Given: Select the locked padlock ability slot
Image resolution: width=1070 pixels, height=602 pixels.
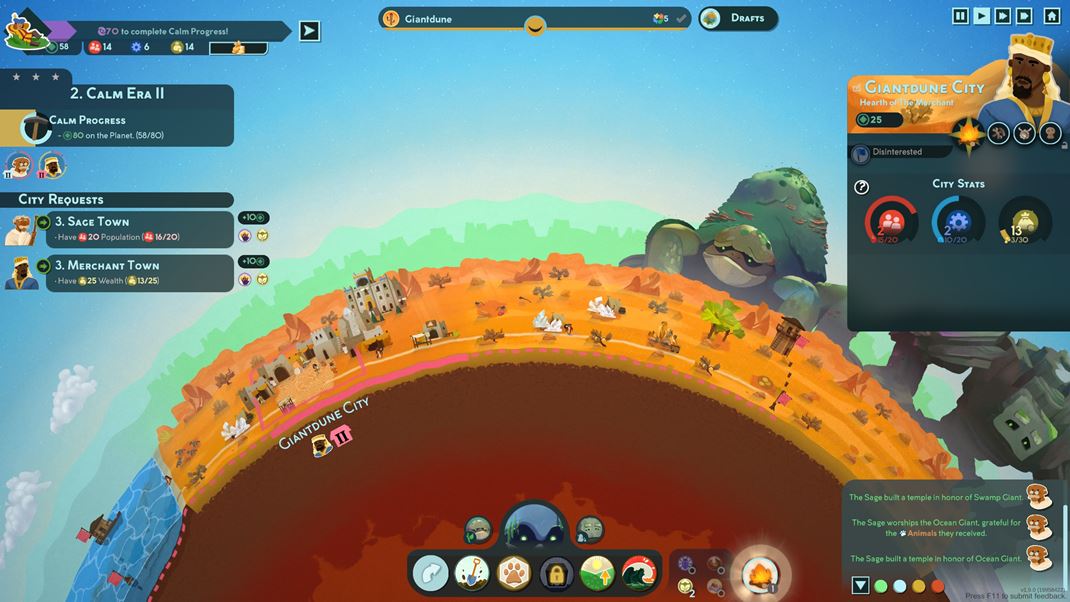Looking at the screenshot, I should click(x=556, y=573).
